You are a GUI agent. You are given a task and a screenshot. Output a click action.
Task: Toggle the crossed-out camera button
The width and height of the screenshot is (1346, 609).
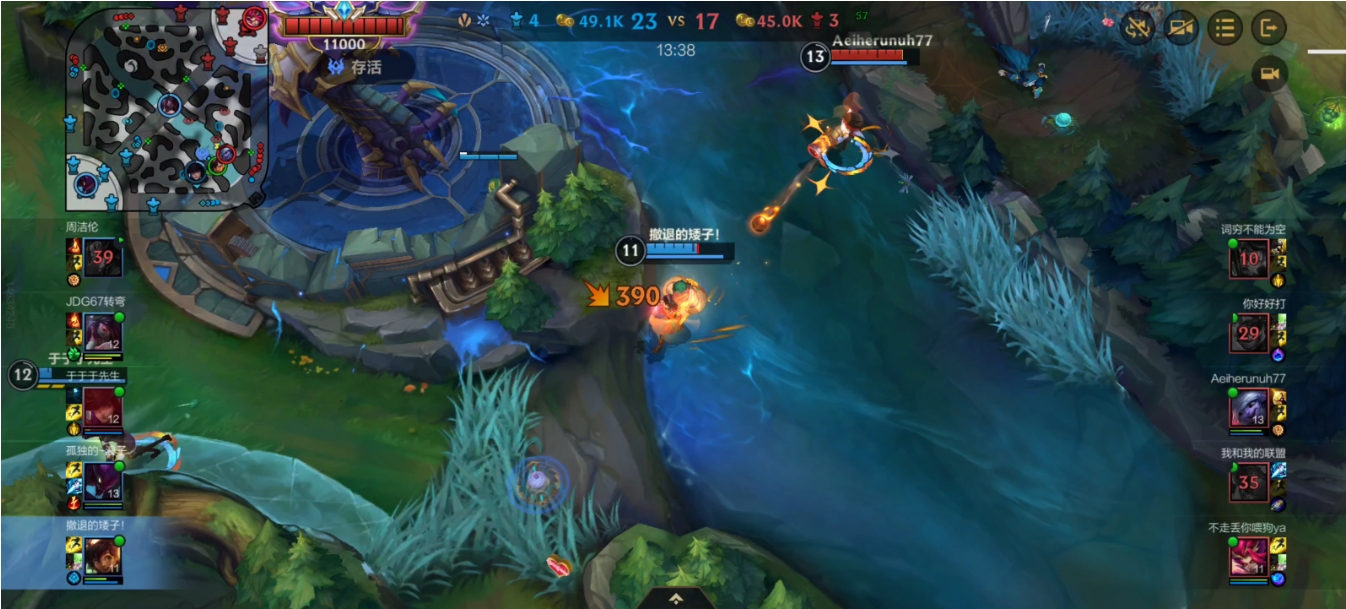(1181, 28)
